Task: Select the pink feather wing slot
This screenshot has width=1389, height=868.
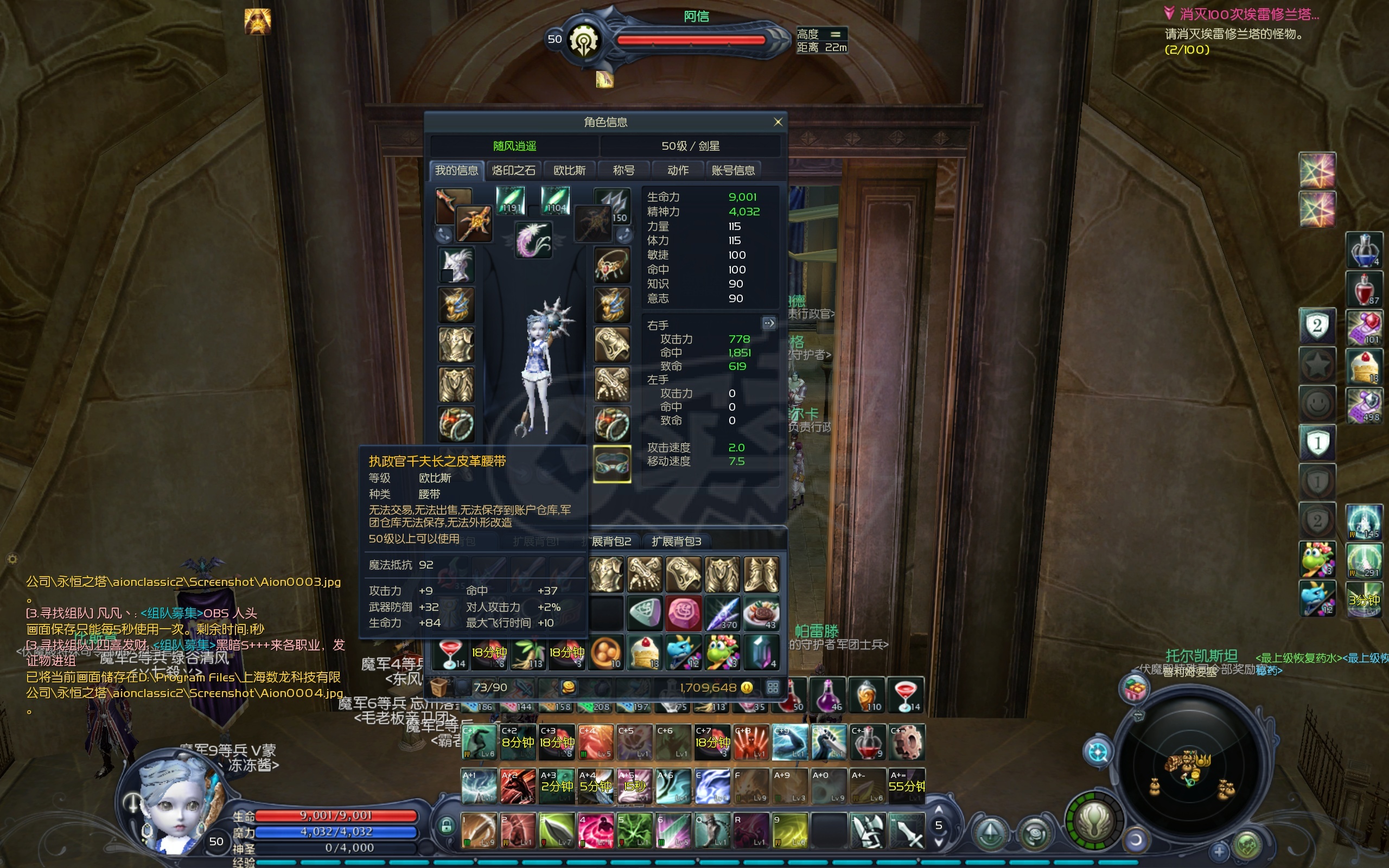Action: point(533,239)
